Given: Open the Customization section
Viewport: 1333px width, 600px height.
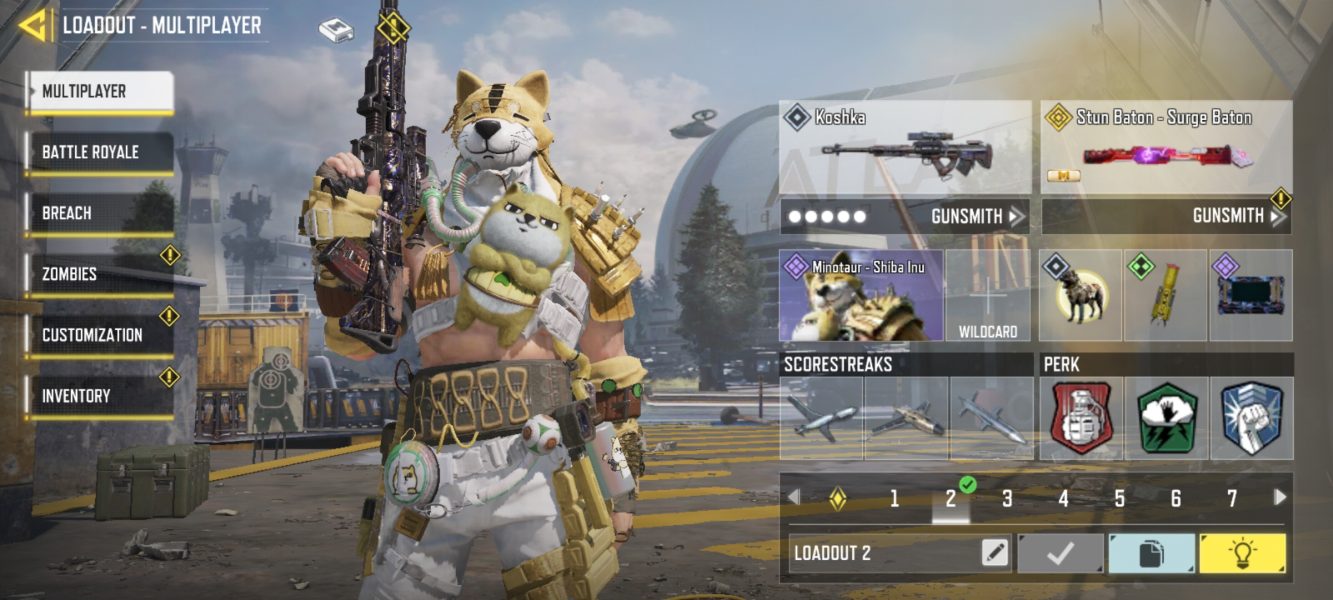Looking at the screenshot, I should (100, 335).
